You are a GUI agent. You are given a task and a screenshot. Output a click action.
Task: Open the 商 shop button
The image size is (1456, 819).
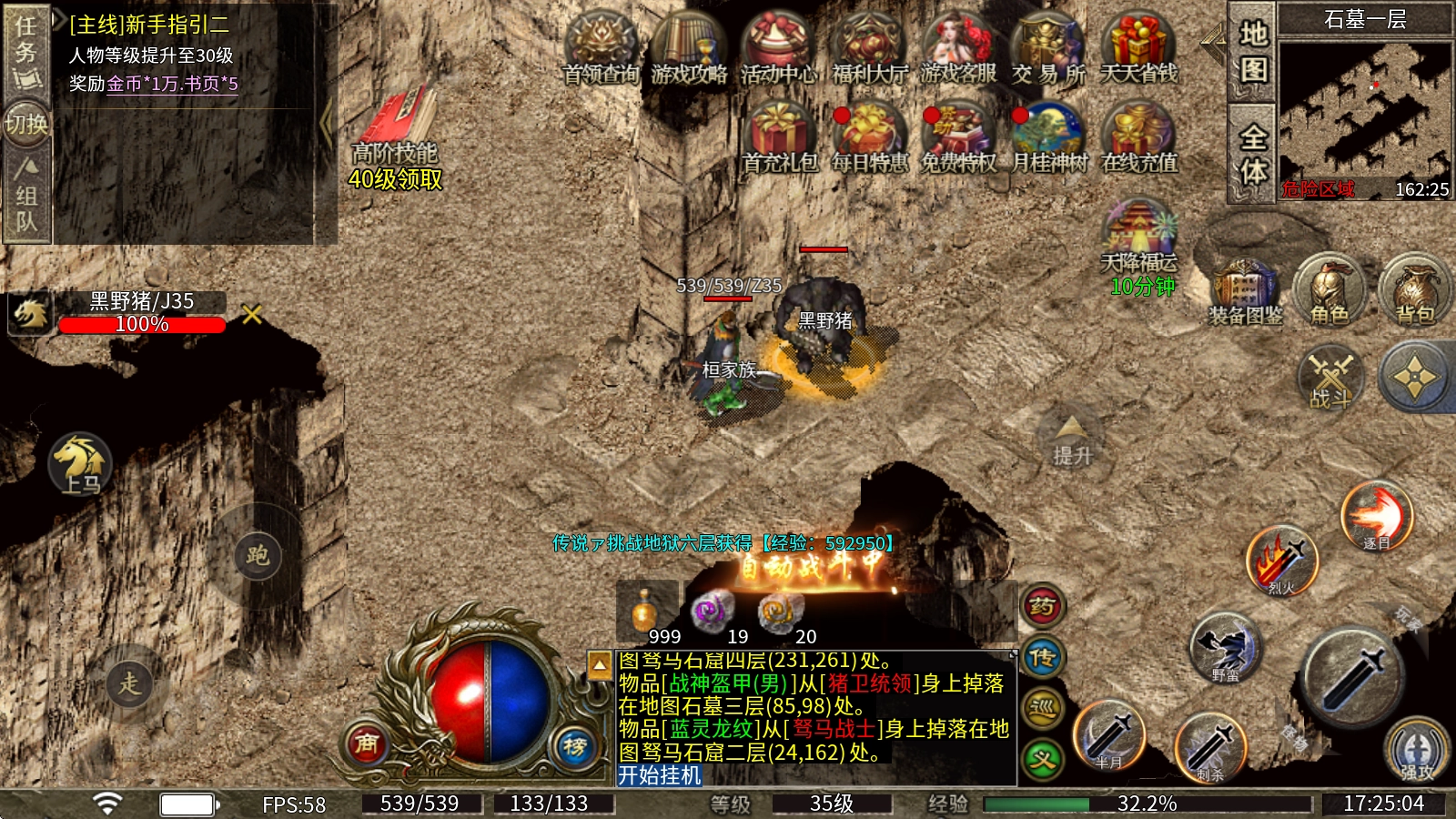367,743
